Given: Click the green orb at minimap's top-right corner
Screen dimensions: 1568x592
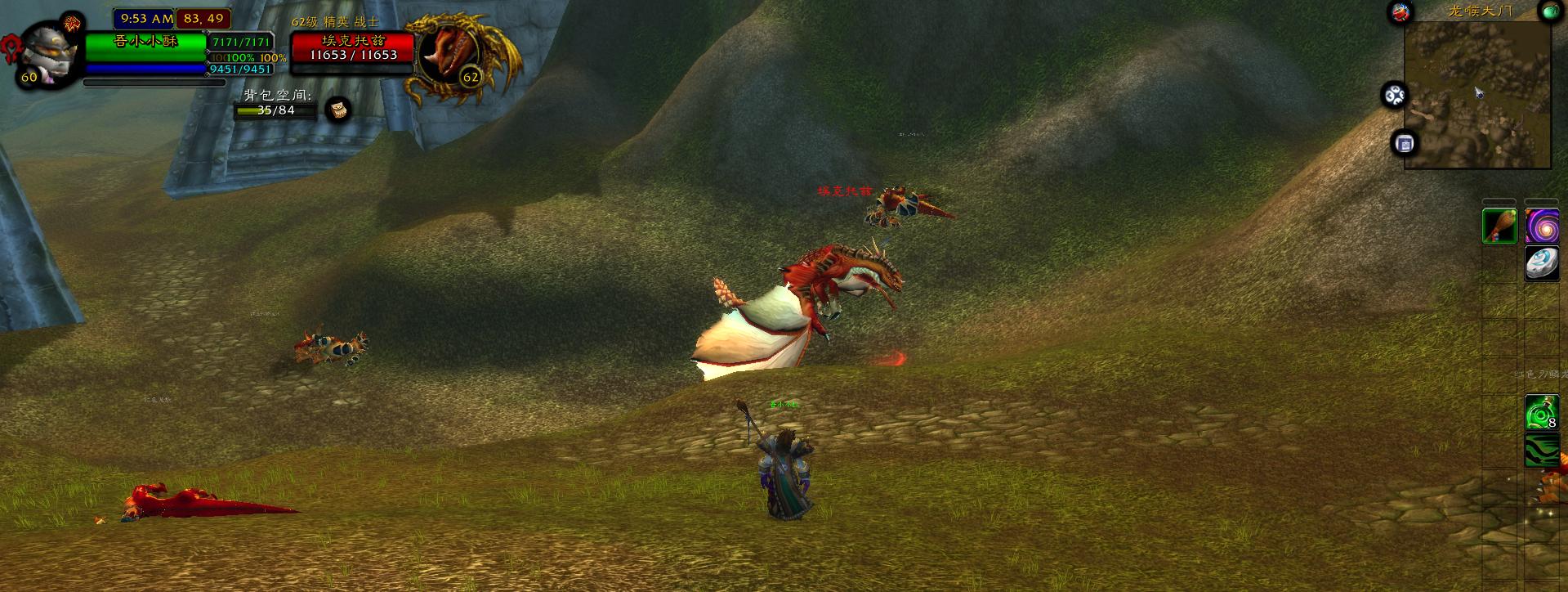Looking at the screenshot, I should [1548, 11].
